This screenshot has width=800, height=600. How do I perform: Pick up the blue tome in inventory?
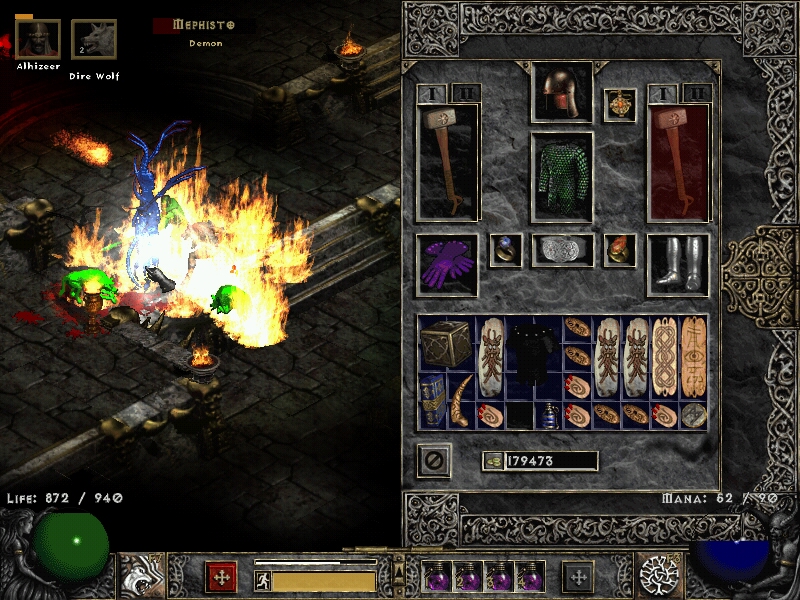[432, 401]
